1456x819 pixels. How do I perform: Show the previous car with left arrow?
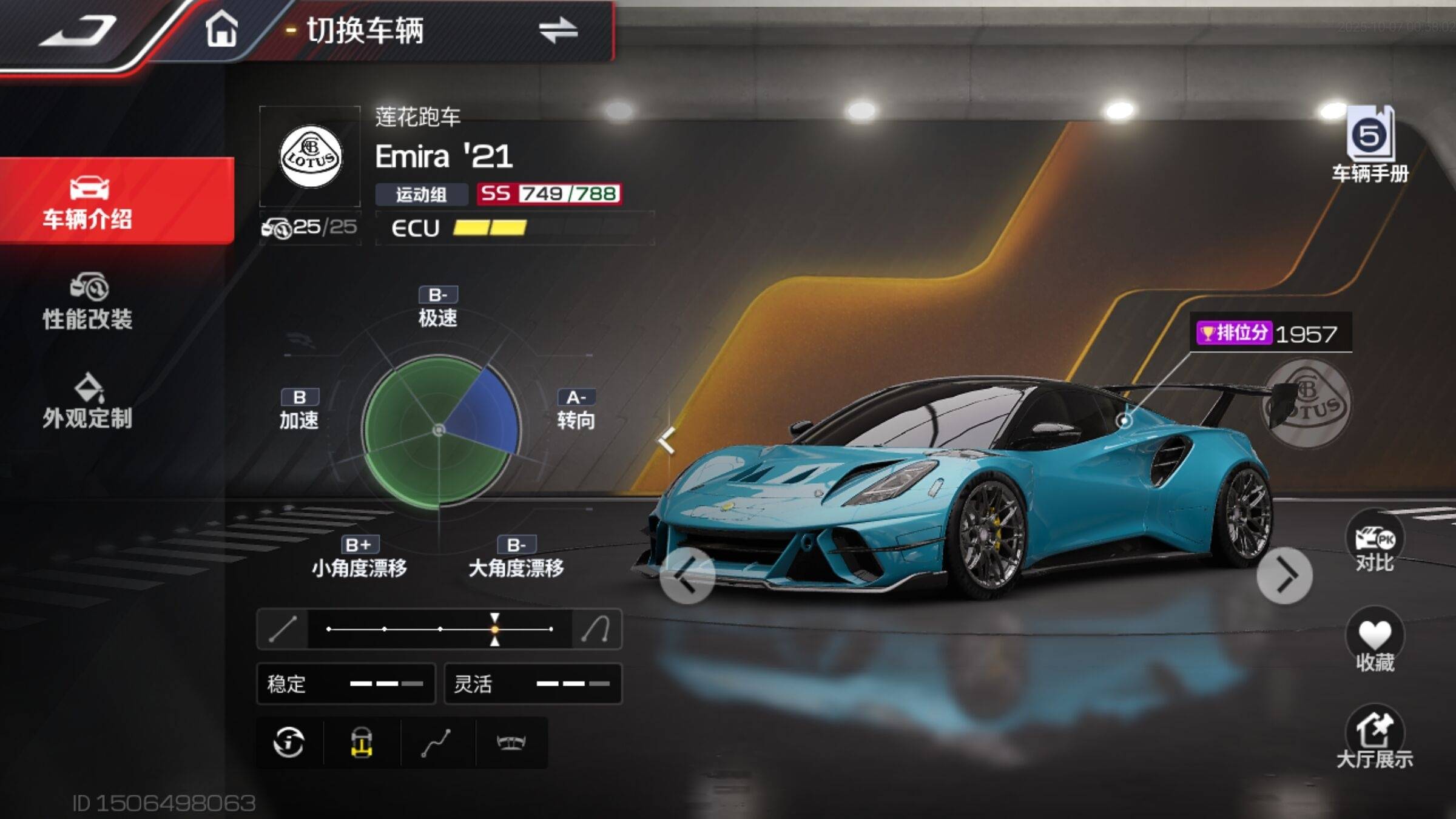point(687,575)
